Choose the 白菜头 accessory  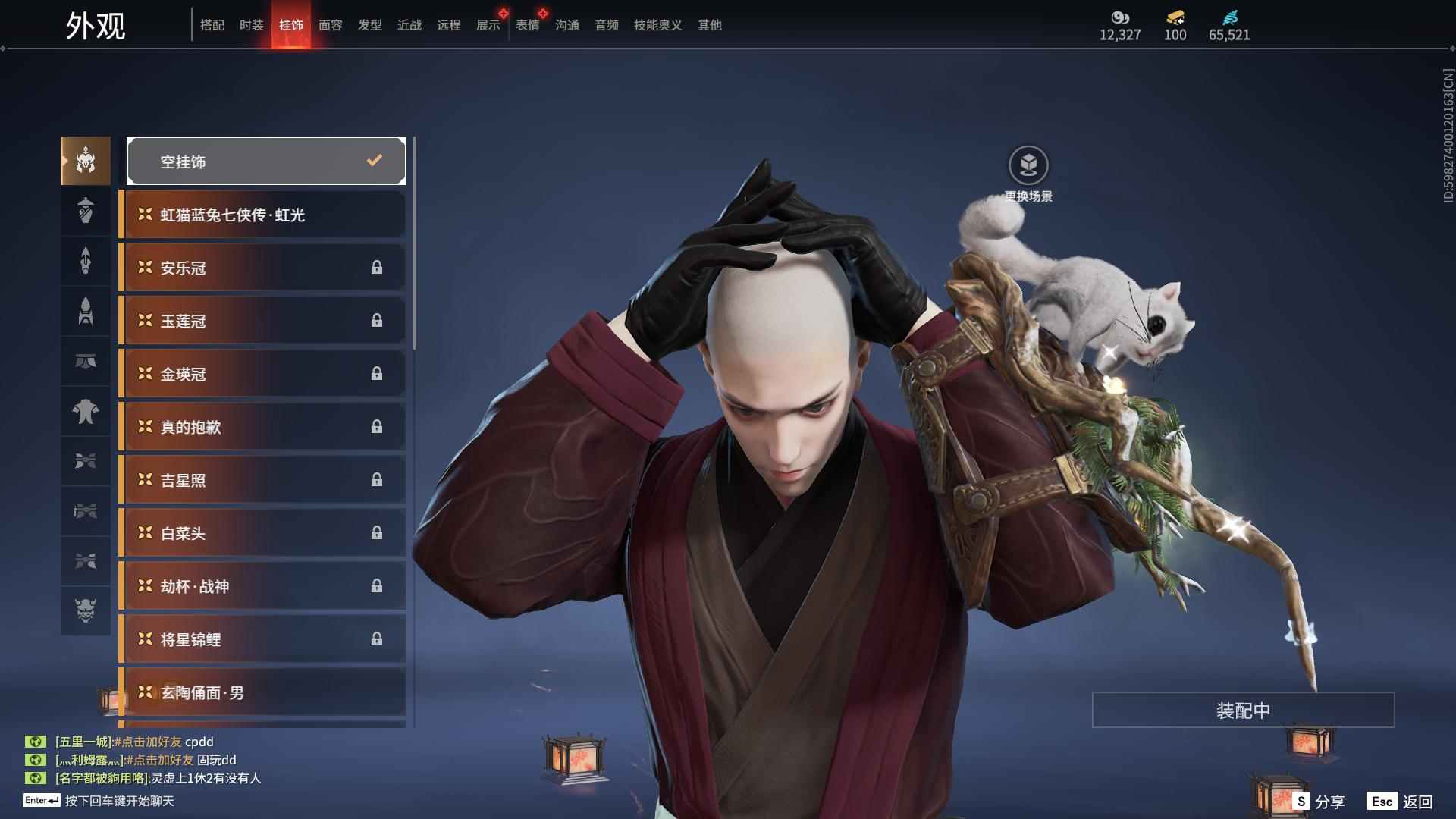pos(263,533)
